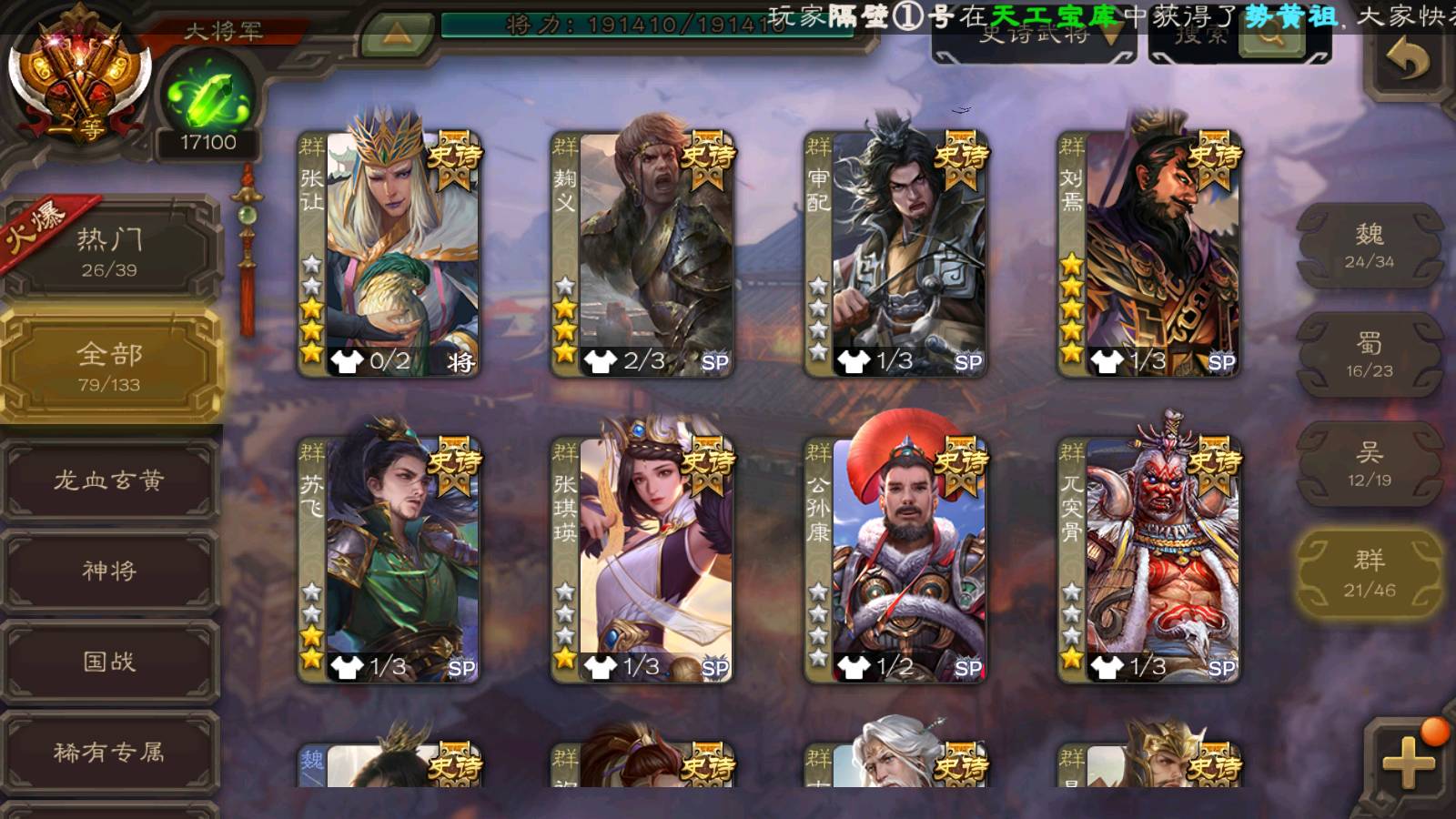The image size is (1456, 819).
Task: Choose the 国战 category tab
Action: [109, 662]
